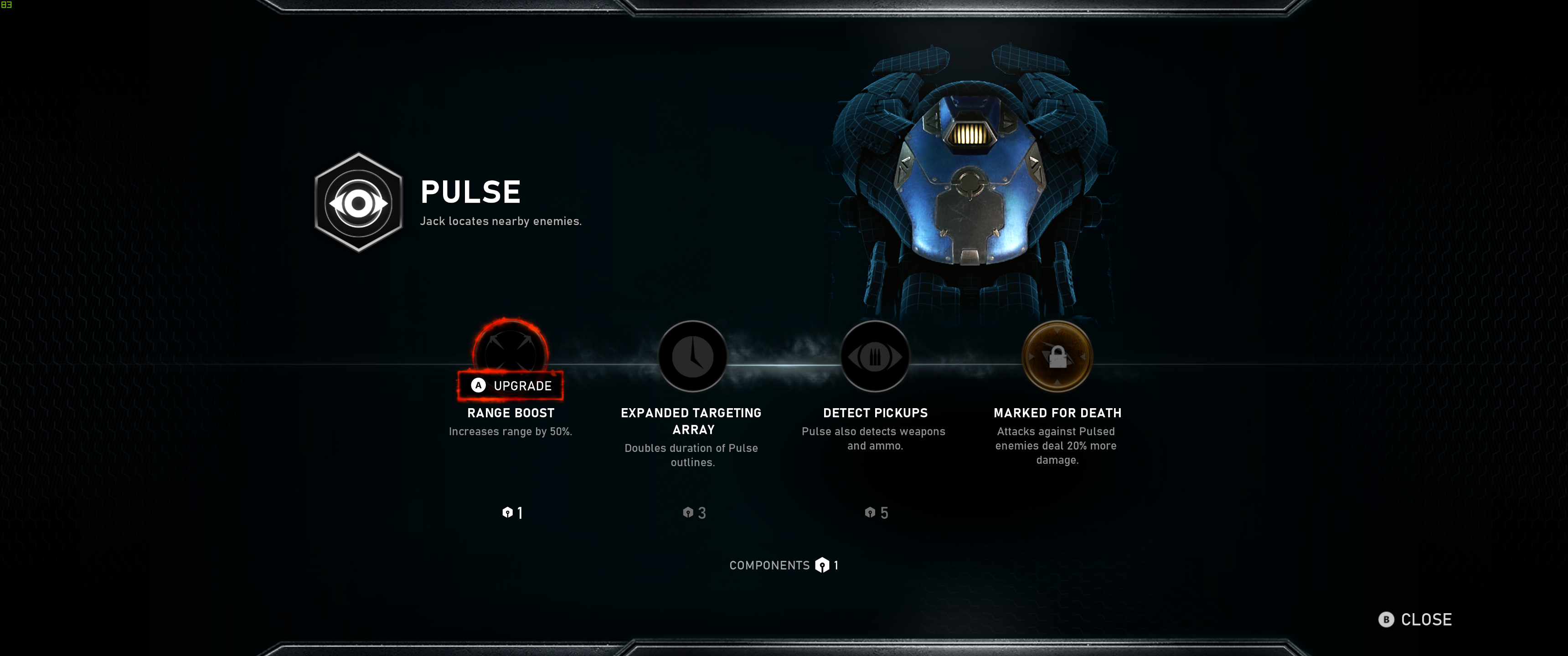Screen dimensions: 1568x656
Task: Click the A button glyph on the Upgrade prompt
Action: (x=478, y=385)
